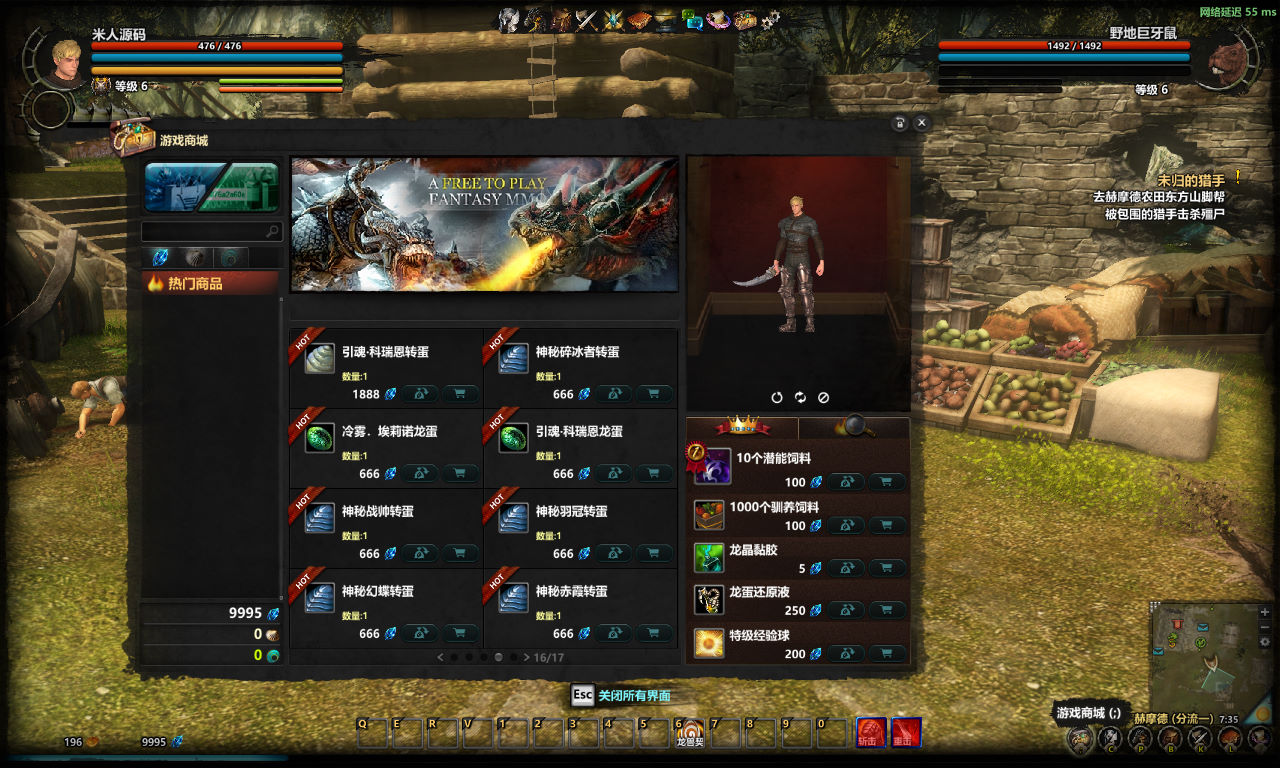Add 引魂·科瑞恩转蛋 to the cart
This screenshot has width=1280, height=768.
coord(459,394)
